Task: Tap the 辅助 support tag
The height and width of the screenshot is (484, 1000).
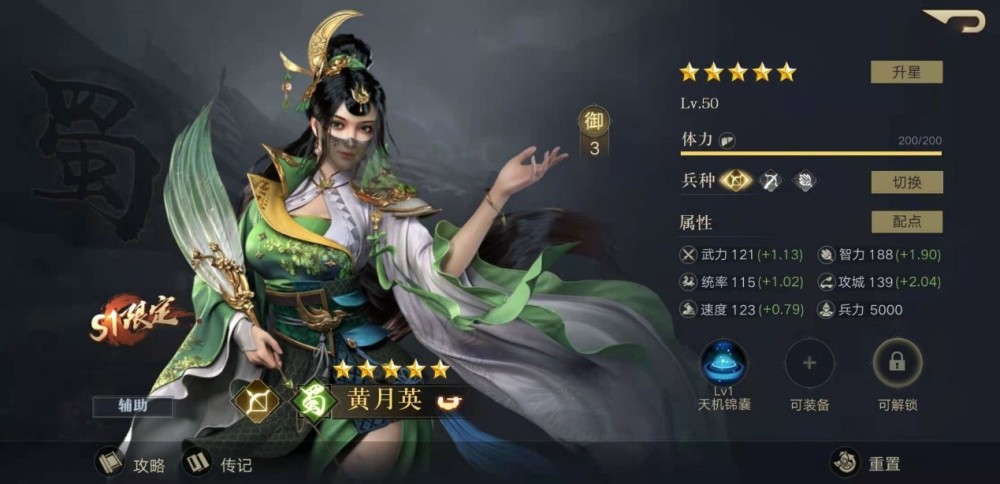Action: tap(133, 407)
